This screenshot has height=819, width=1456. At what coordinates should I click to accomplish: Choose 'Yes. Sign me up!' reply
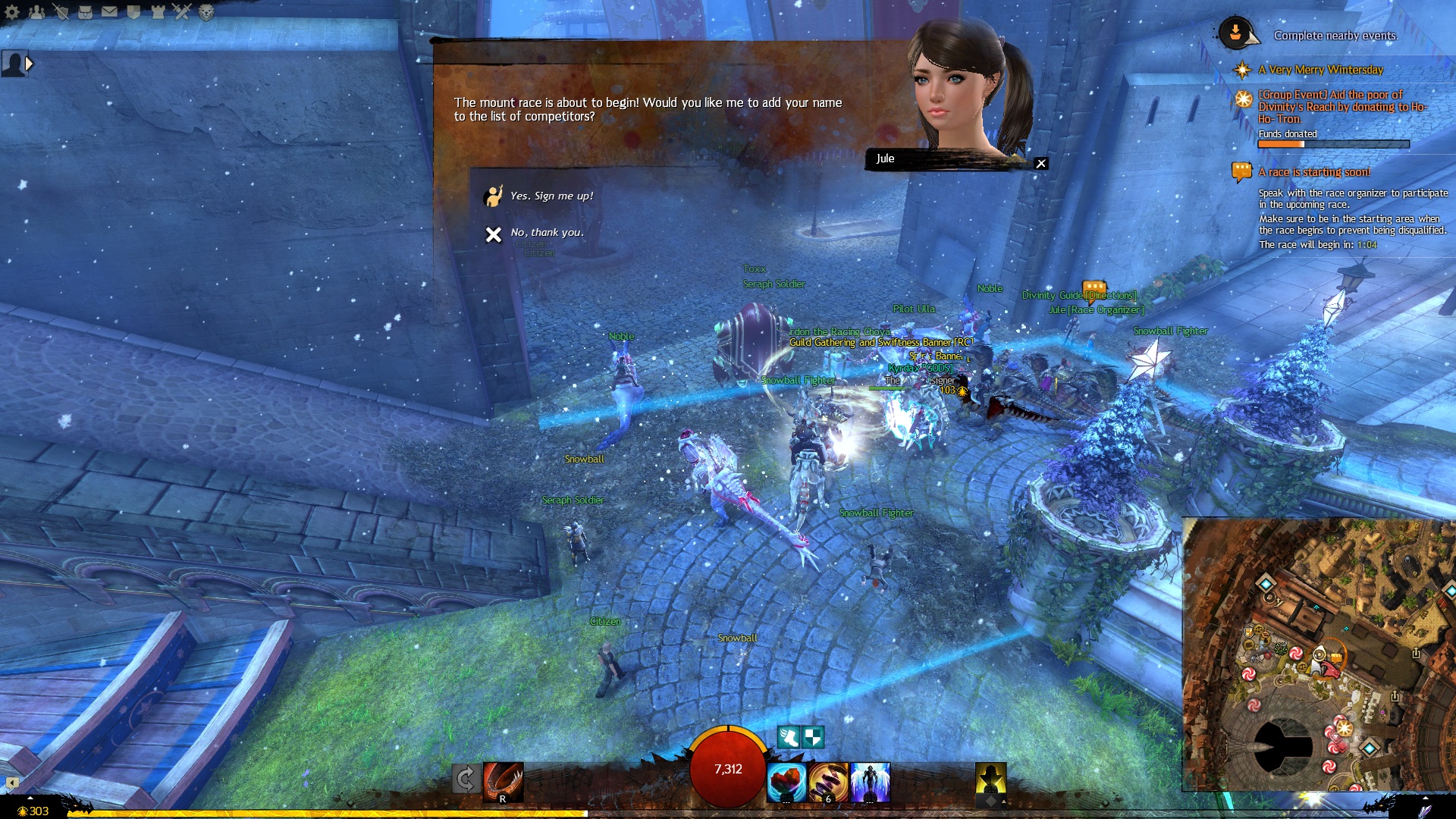pos(551,196)
